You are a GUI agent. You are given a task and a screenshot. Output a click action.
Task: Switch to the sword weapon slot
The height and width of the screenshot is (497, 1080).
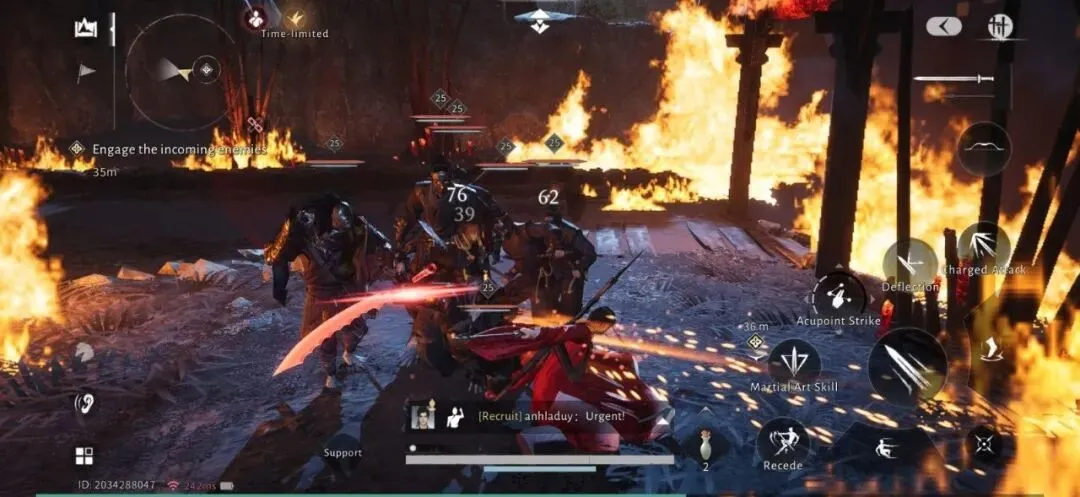click(x=953, y=78)
